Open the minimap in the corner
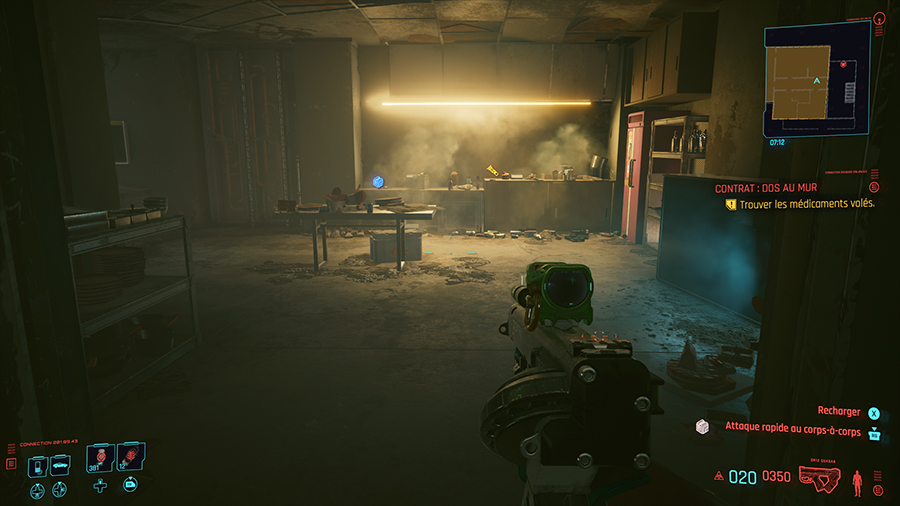900x506 pixels. tap(817, 81)
